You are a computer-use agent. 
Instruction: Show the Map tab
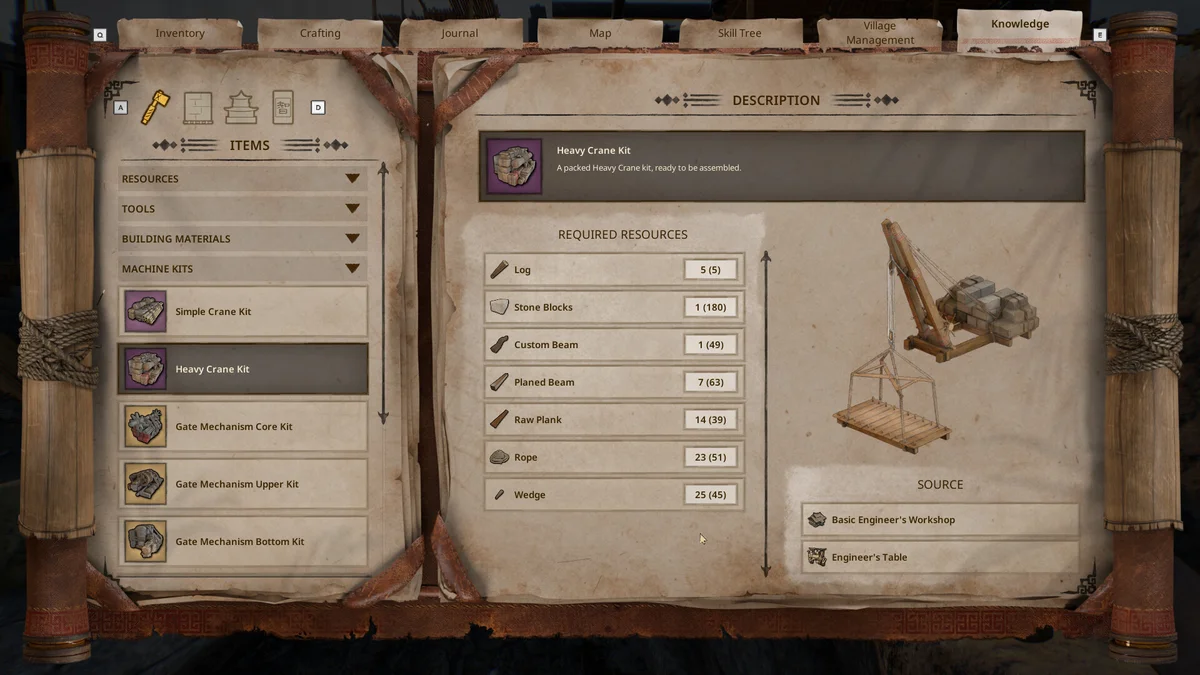coord(600,33)
